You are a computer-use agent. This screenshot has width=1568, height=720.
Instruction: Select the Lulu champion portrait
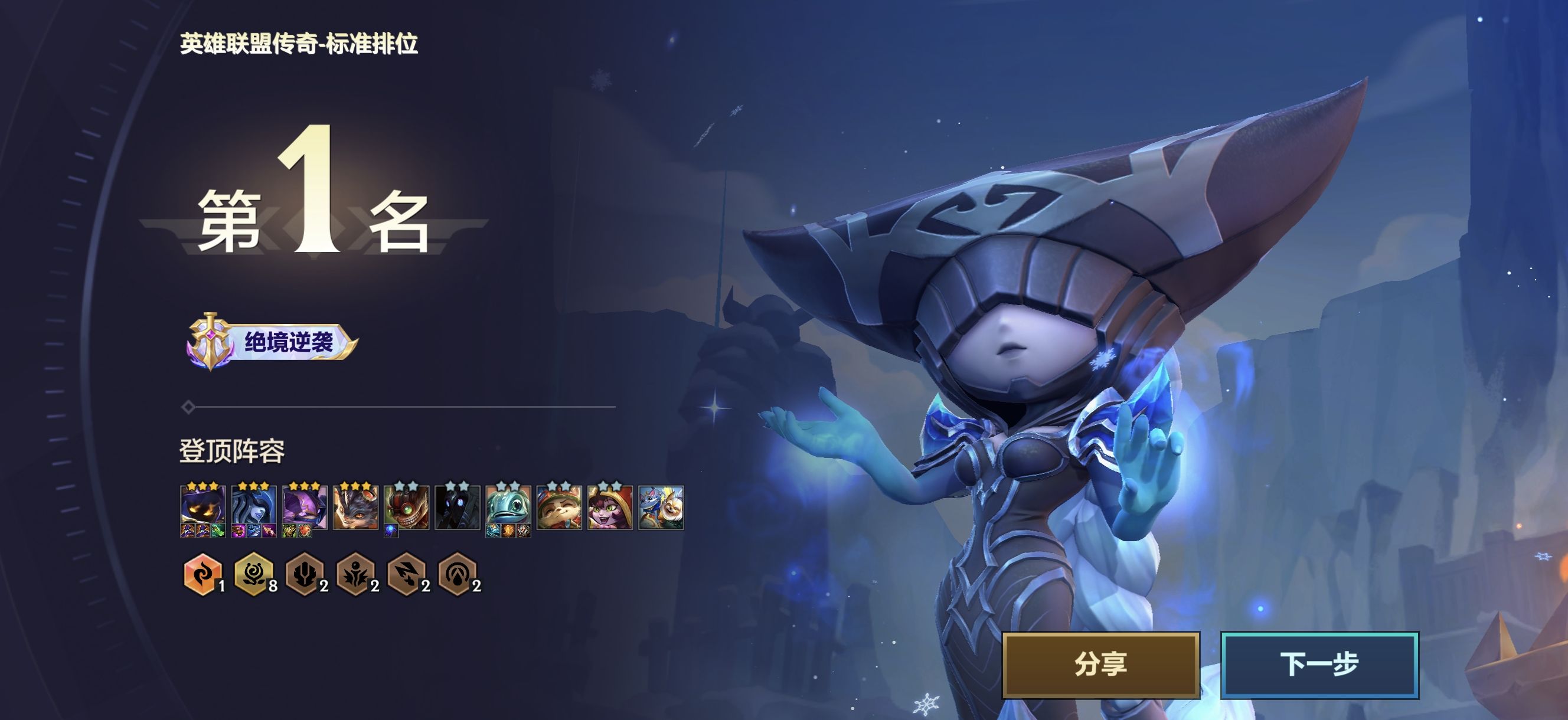coord(610,506)
